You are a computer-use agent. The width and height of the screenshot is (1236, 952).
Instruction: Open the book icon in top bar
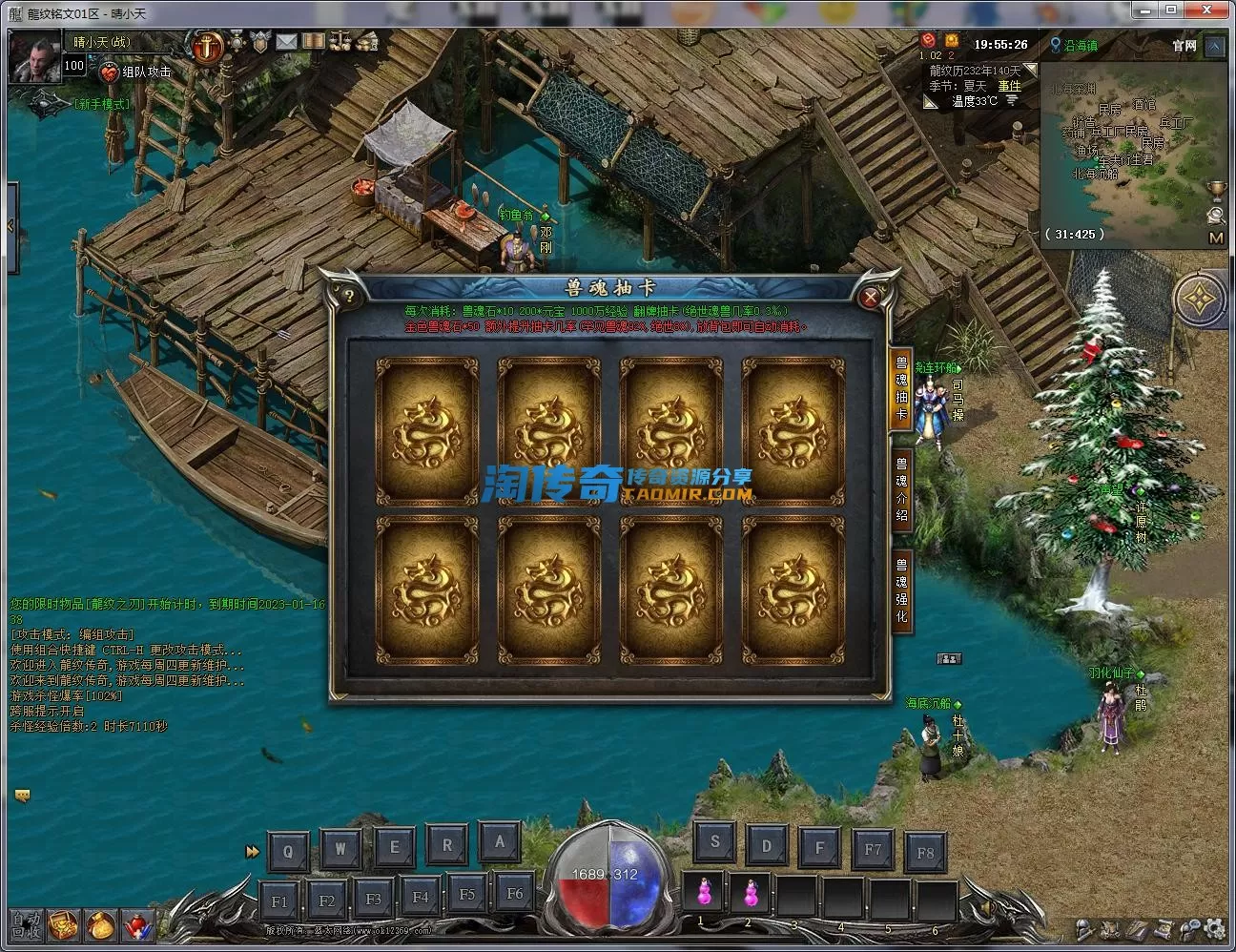[x=313, y=41]
